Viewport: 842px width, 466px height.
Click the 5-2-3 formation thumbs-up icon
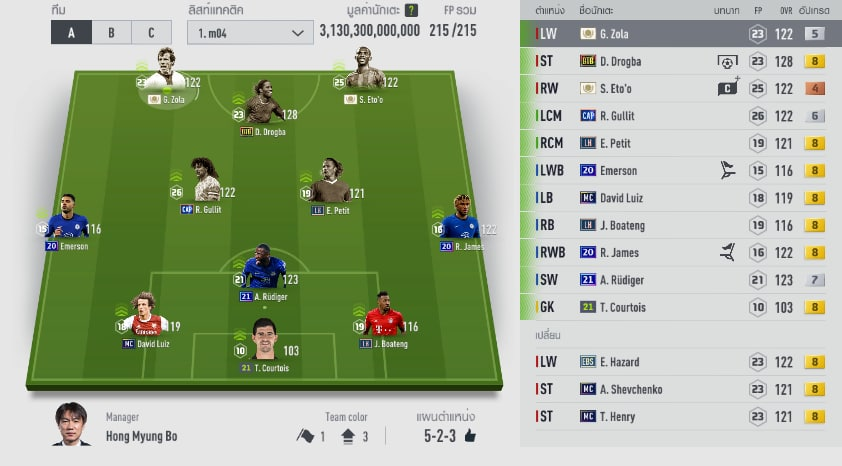(x=470, y=436)
